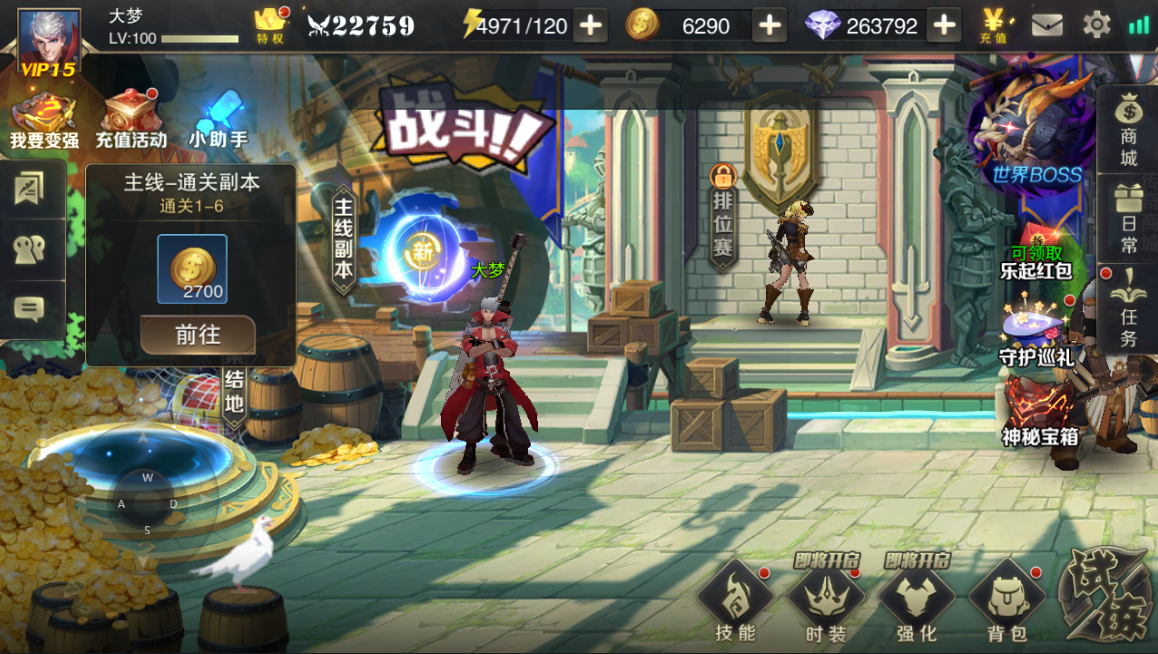
Task: Add more diamonds with plus button
Action: click(x=943, y=25)
